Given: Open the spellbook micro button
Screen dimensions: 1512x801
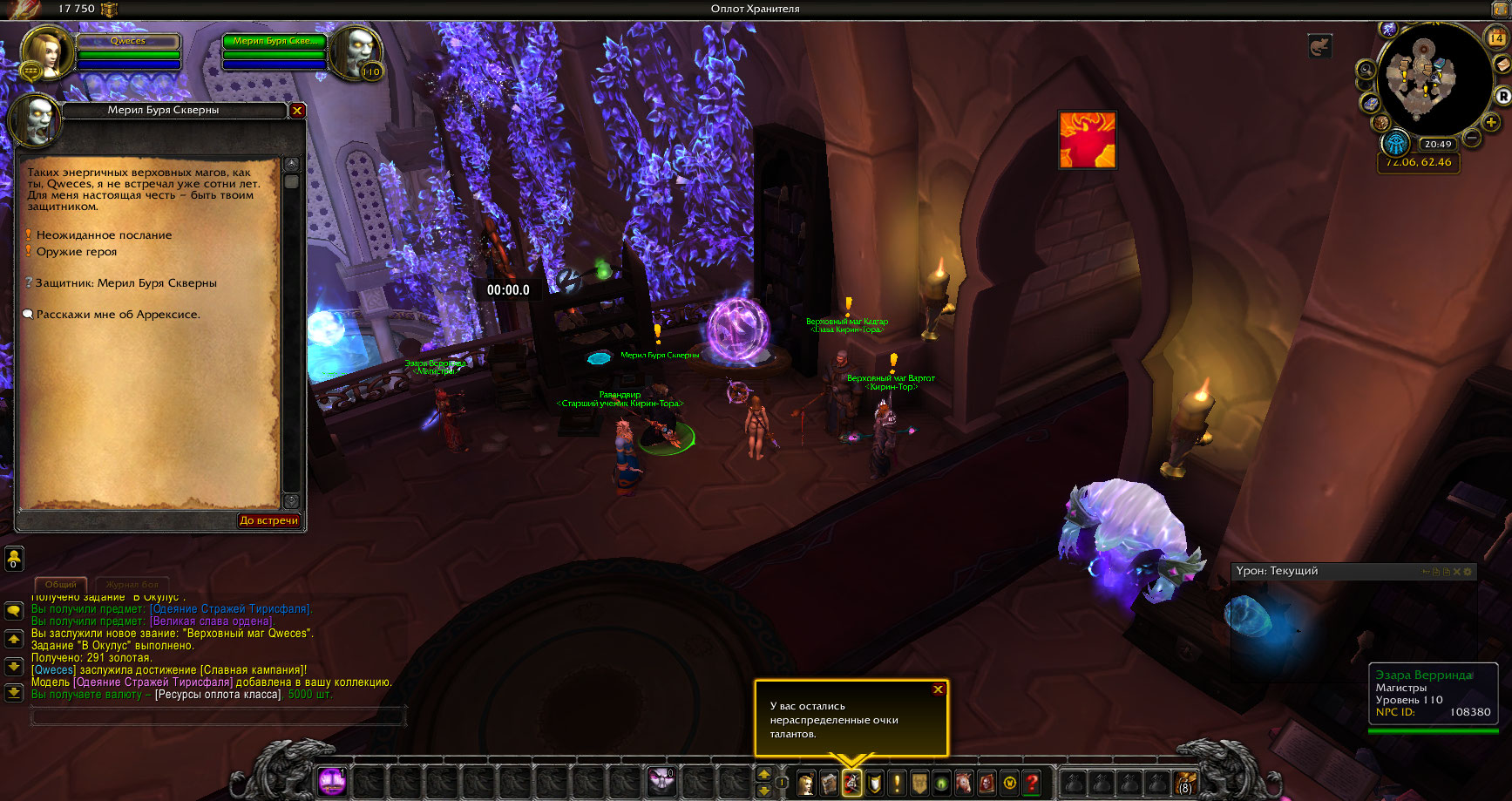Looking at the screenshot, I should click(x=829, y=783).
